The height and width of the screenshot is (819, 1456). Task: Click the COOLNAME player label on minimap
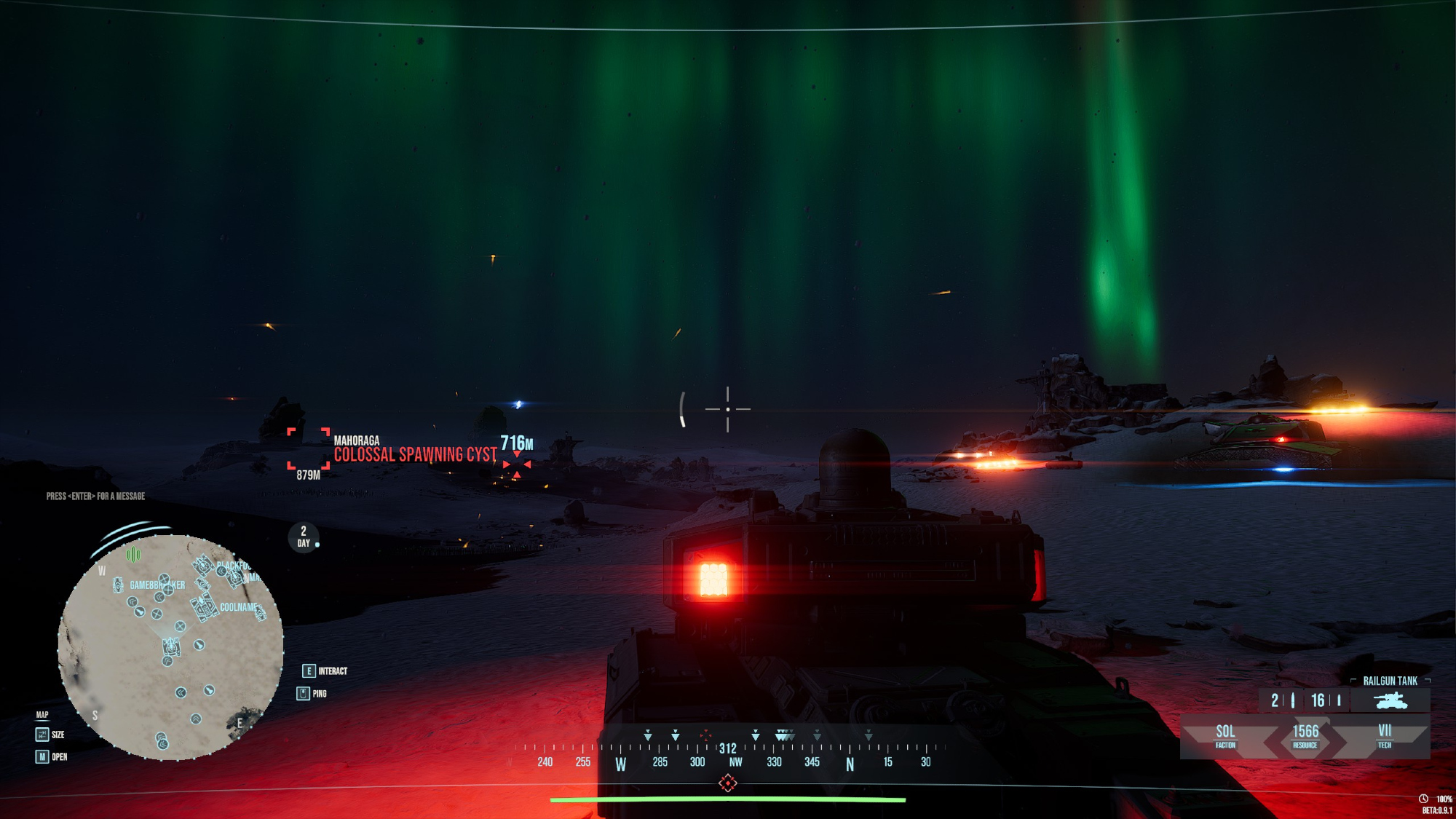[238, 607]
